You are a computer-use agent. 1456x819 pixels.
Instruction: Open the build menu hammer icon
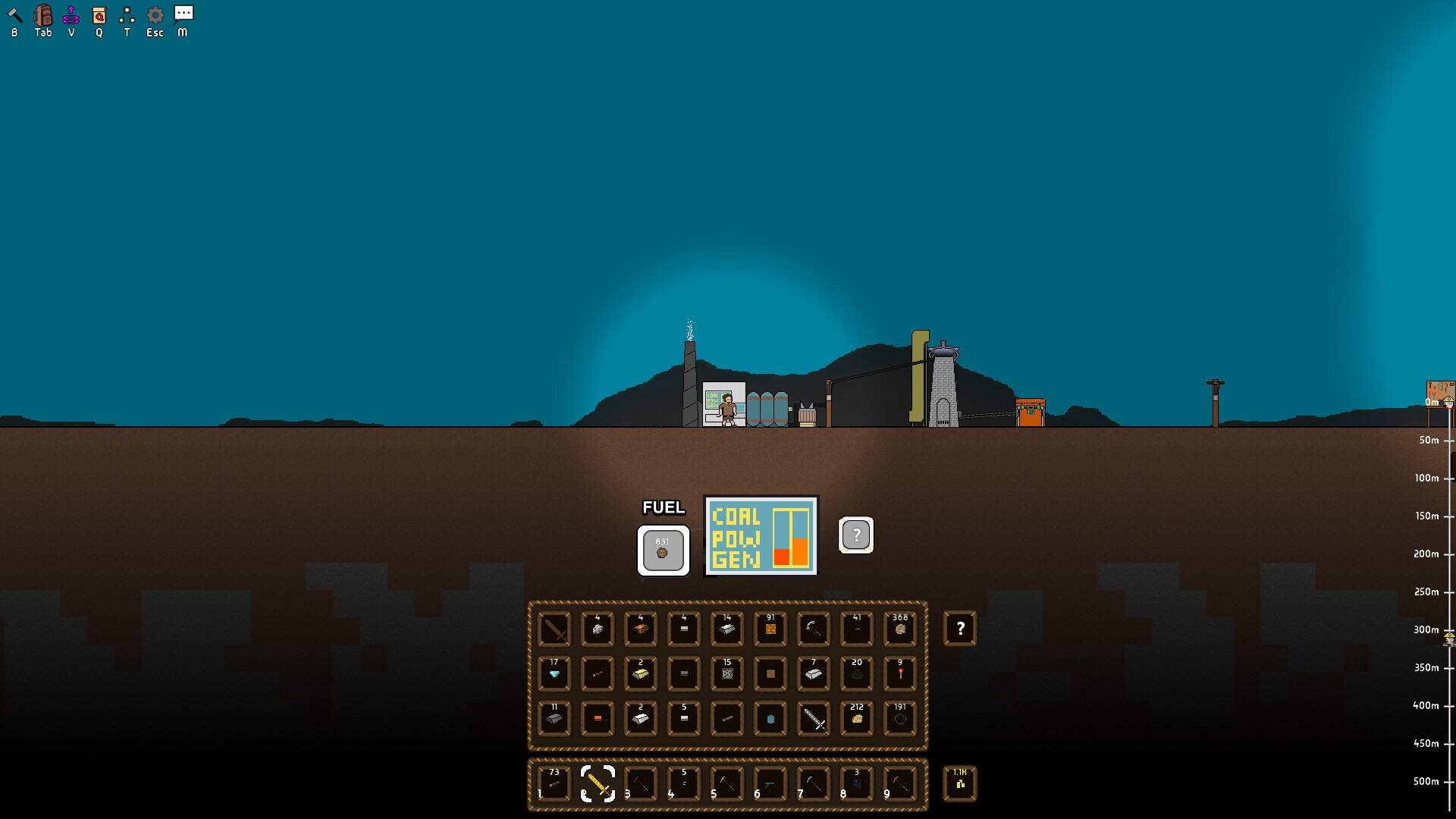14,15
